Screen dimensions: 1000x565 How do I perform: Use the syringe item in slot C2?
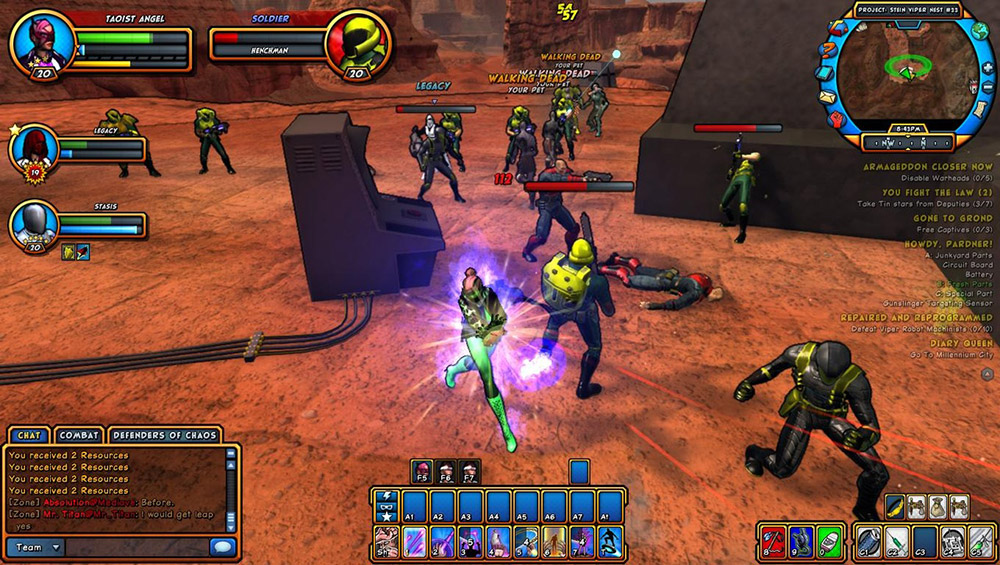pos(896,542)
